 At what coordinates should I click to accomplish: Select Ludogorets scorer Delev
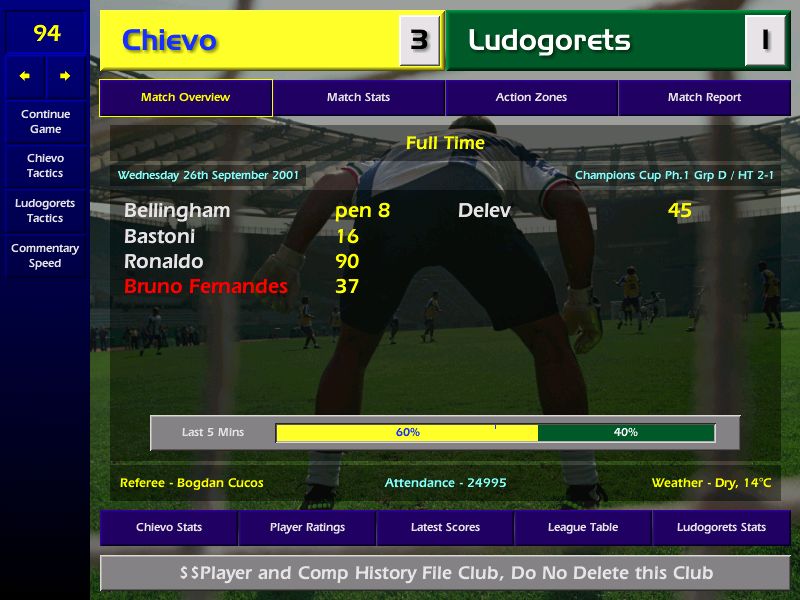(x=484, y=211)
